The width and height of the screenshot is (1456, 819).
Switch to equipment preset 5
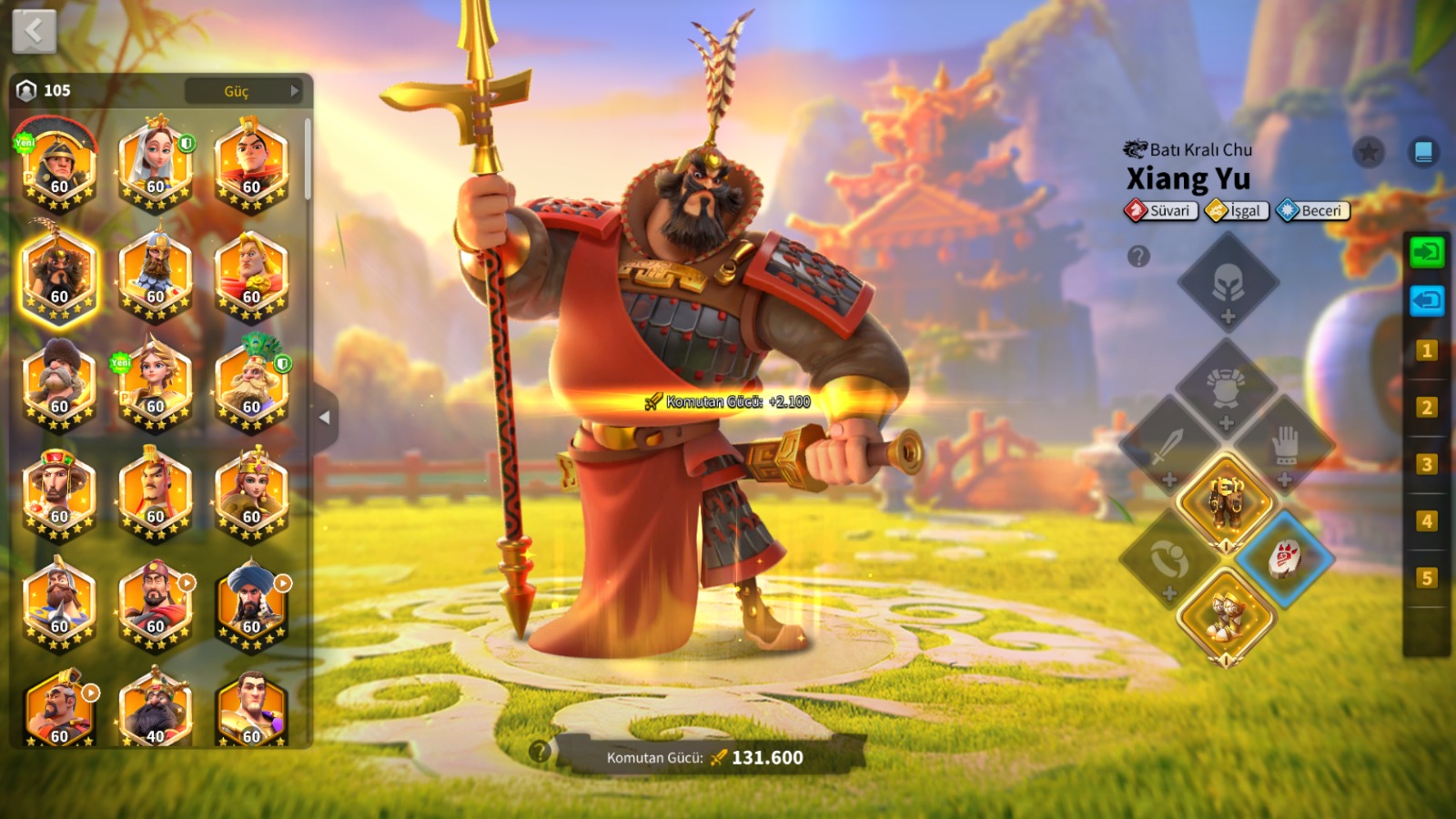pyautogui.click(x=1426, y=578)
